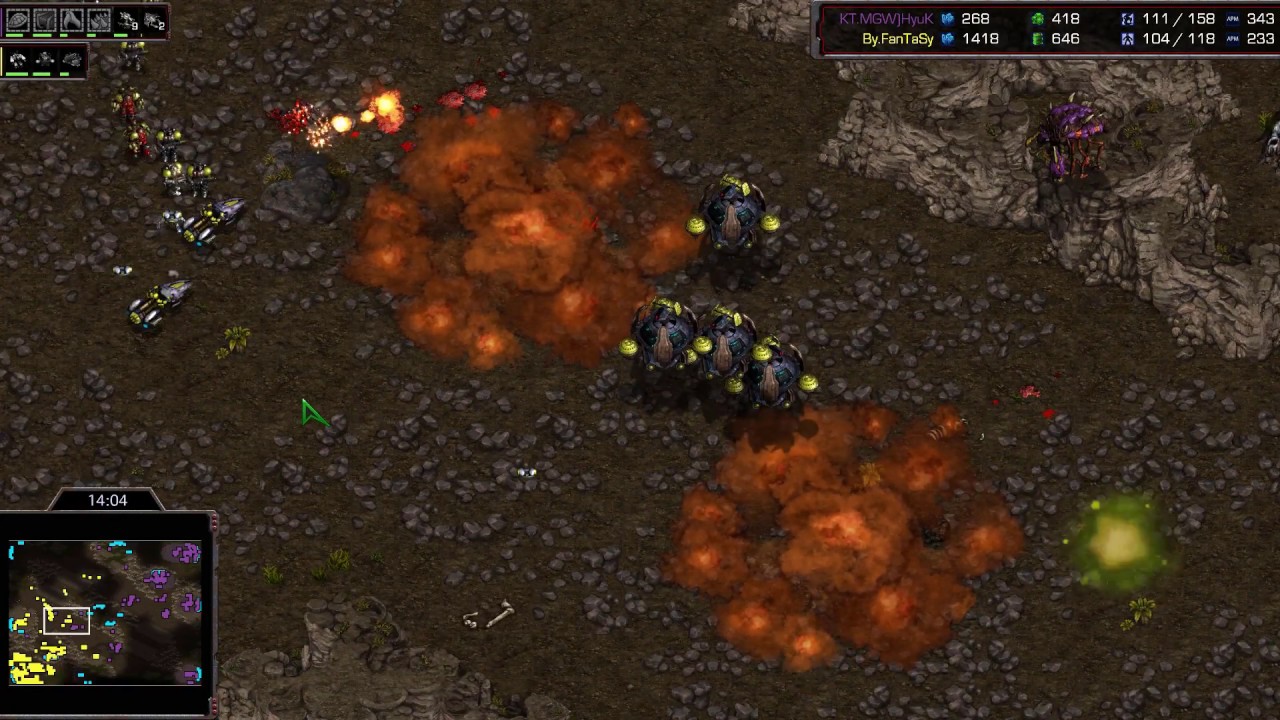
Task: Click the mineral icon next to 268
Action: pyautogui.click(x=947, y=19)
